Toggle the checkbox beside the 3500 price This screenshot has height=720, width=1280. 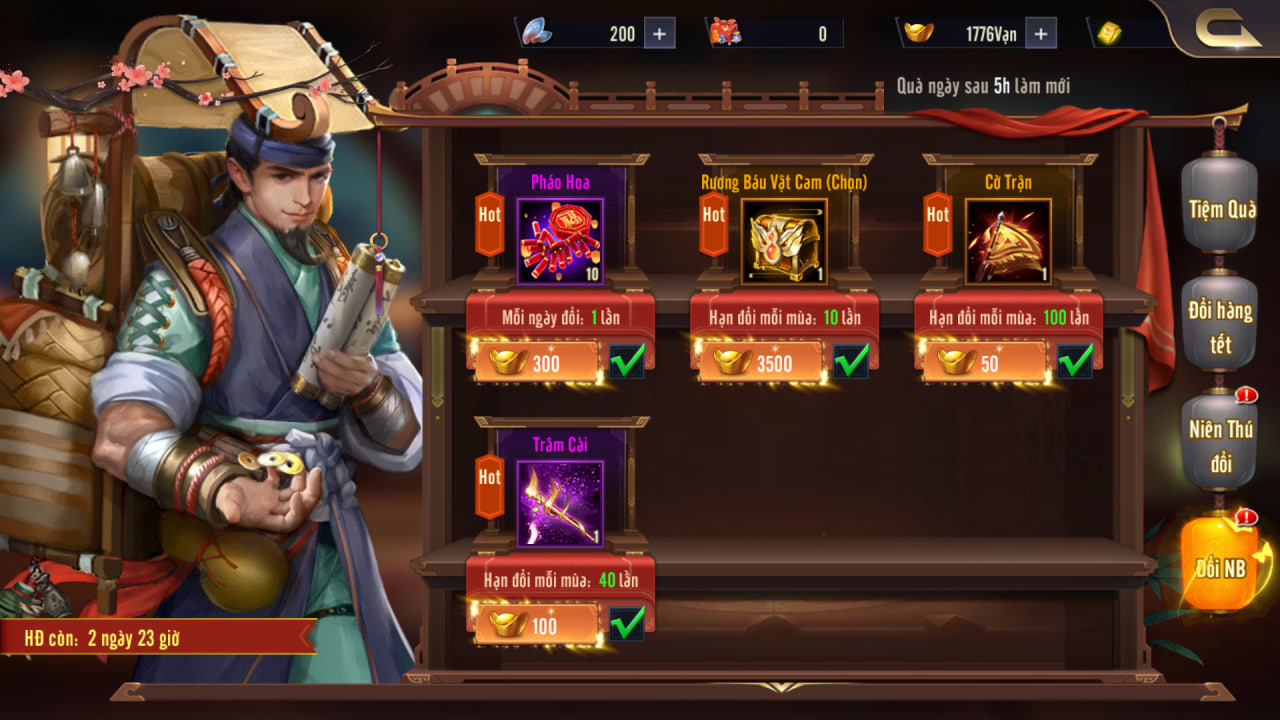point(851,362)
